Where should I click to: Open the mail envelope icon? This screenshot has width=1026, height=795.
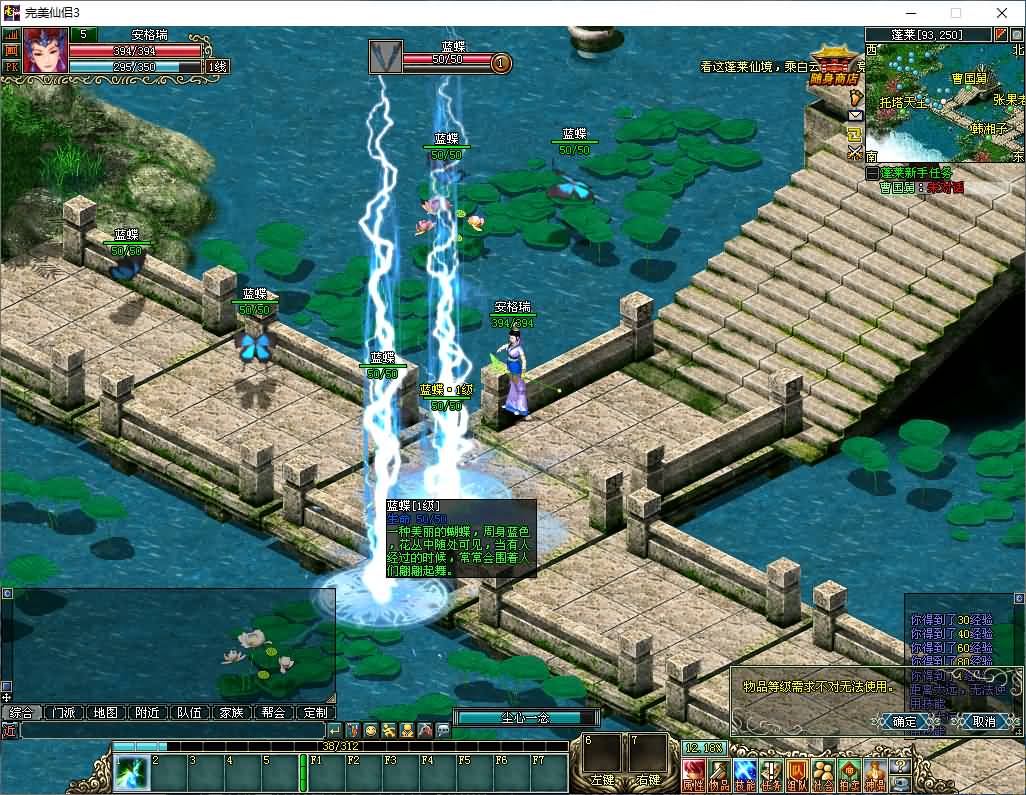point(855,116)
